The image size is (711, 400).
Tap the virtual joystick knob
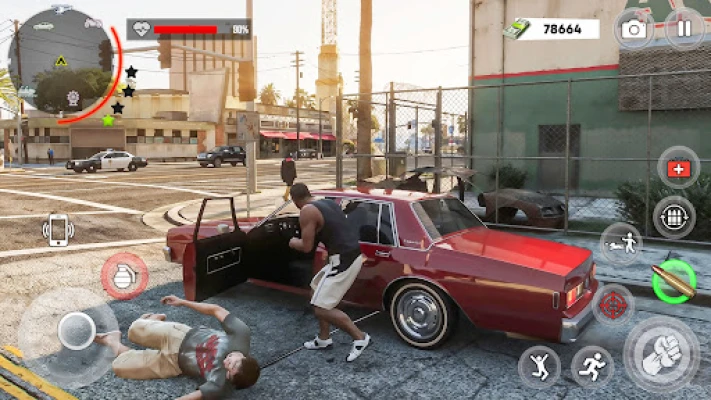coord(76,329)
